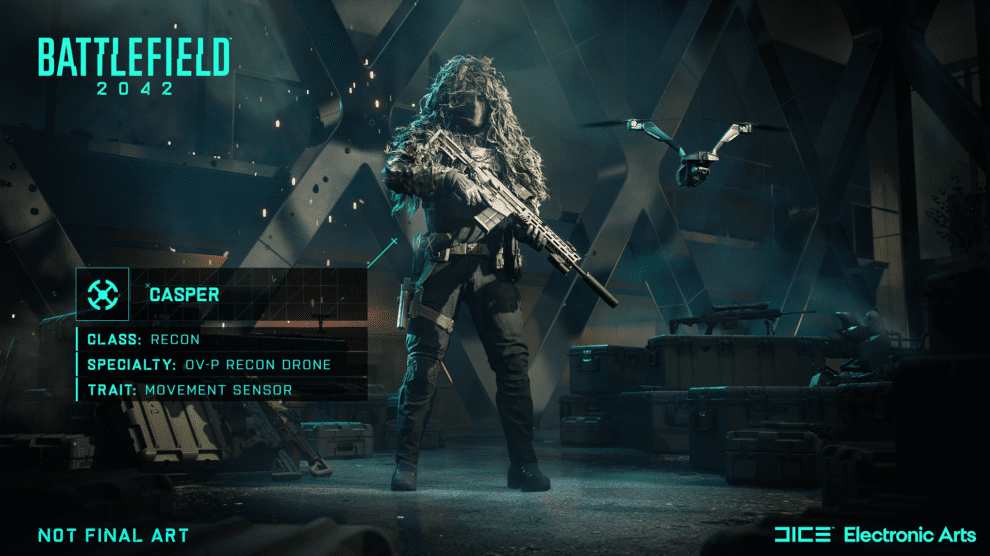Click the Battlefield 2042 logo
The image size is (990, 556).
pyautogui.click(x=134, y=68)
